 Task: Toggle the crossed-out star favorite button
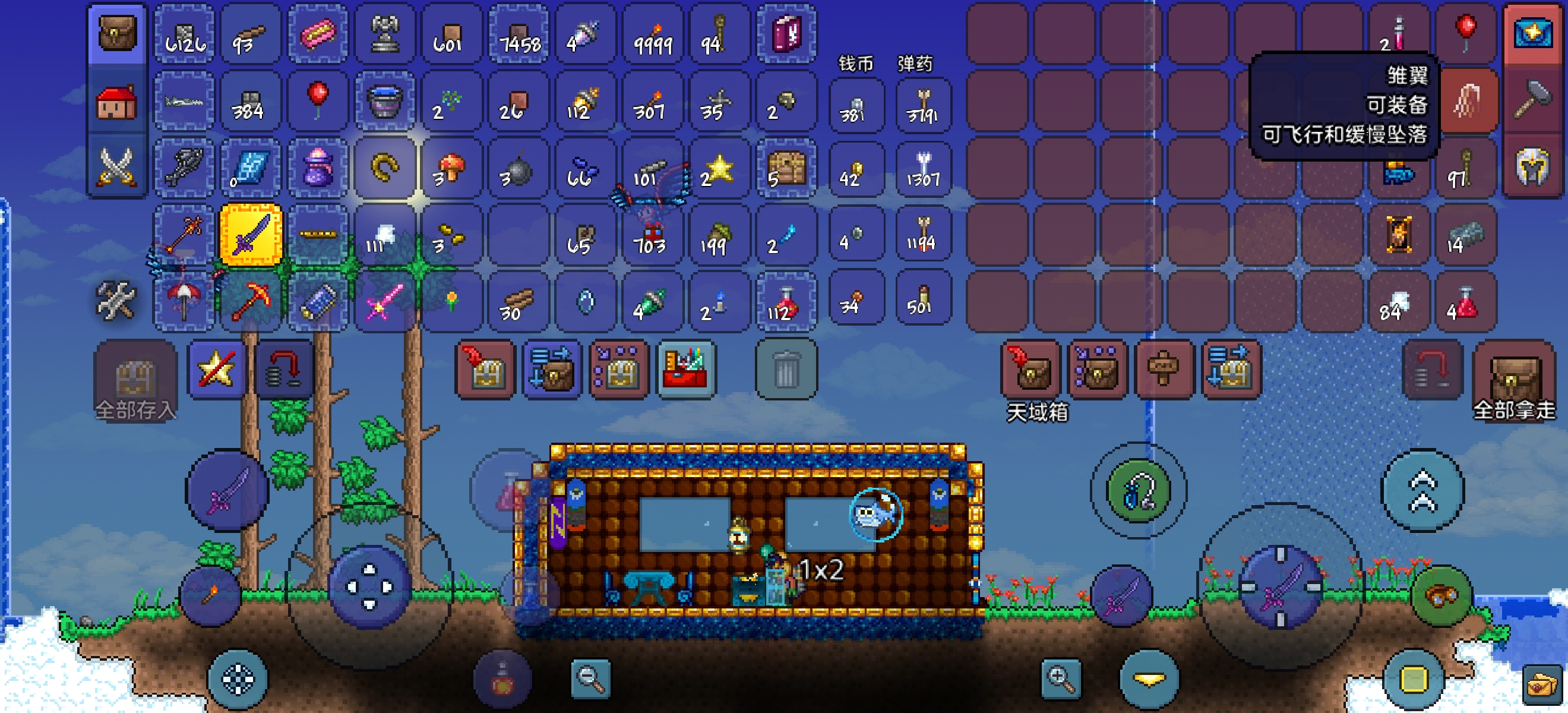[x=217, y=370]
